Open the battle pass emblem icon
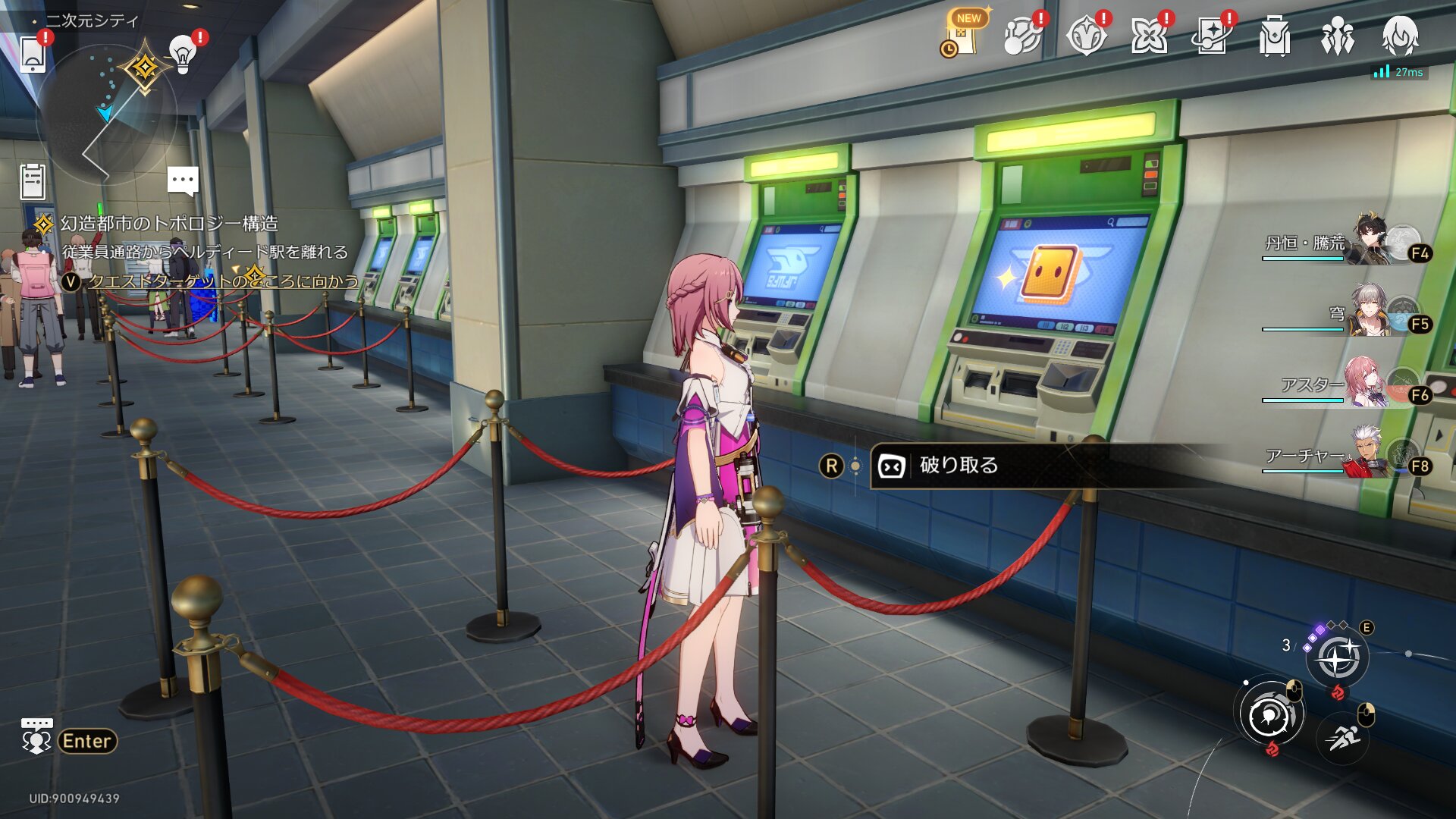 point(1085,36)
